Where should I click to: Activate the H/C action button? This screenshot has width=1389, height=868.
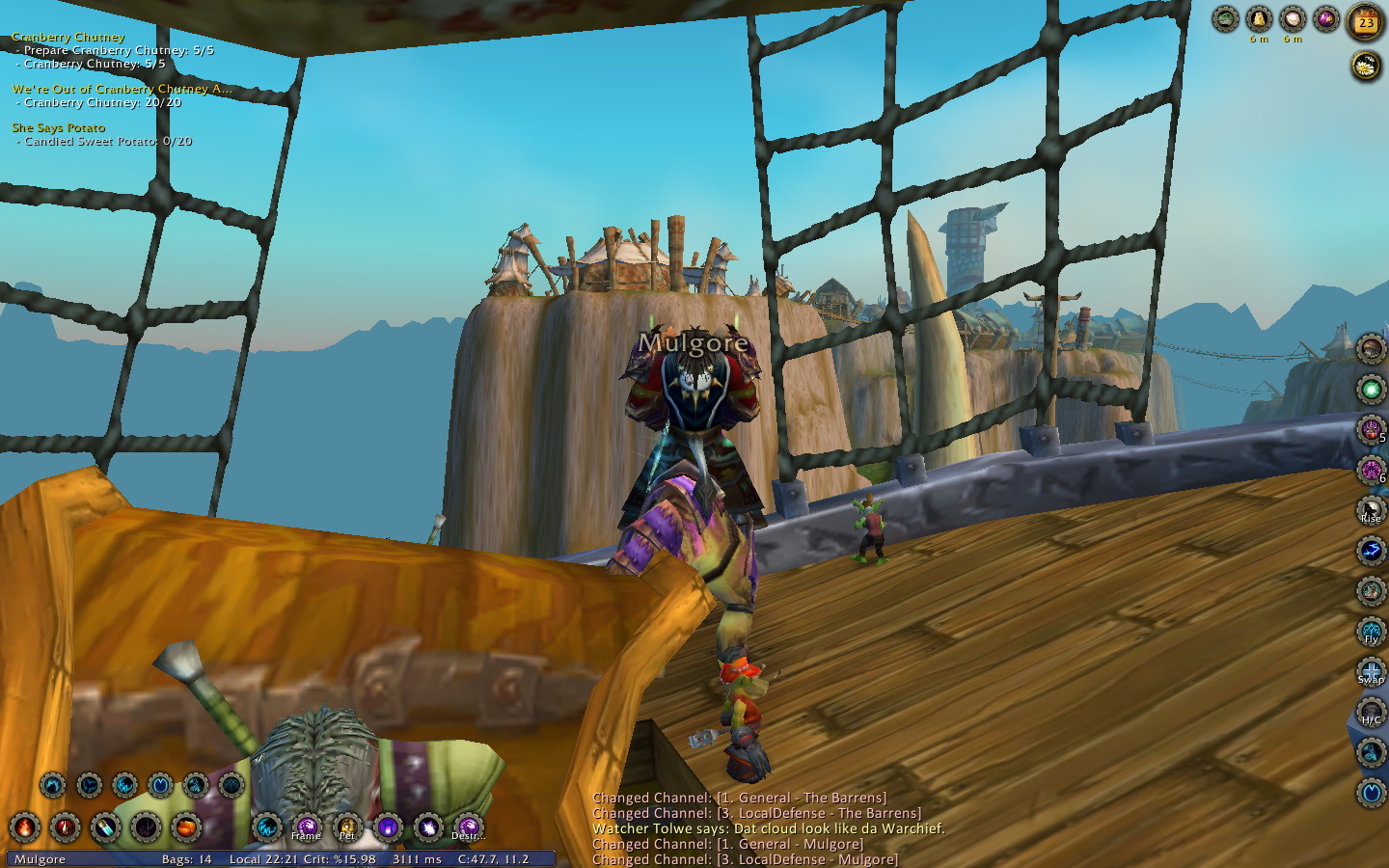[x=1371, y=713]
